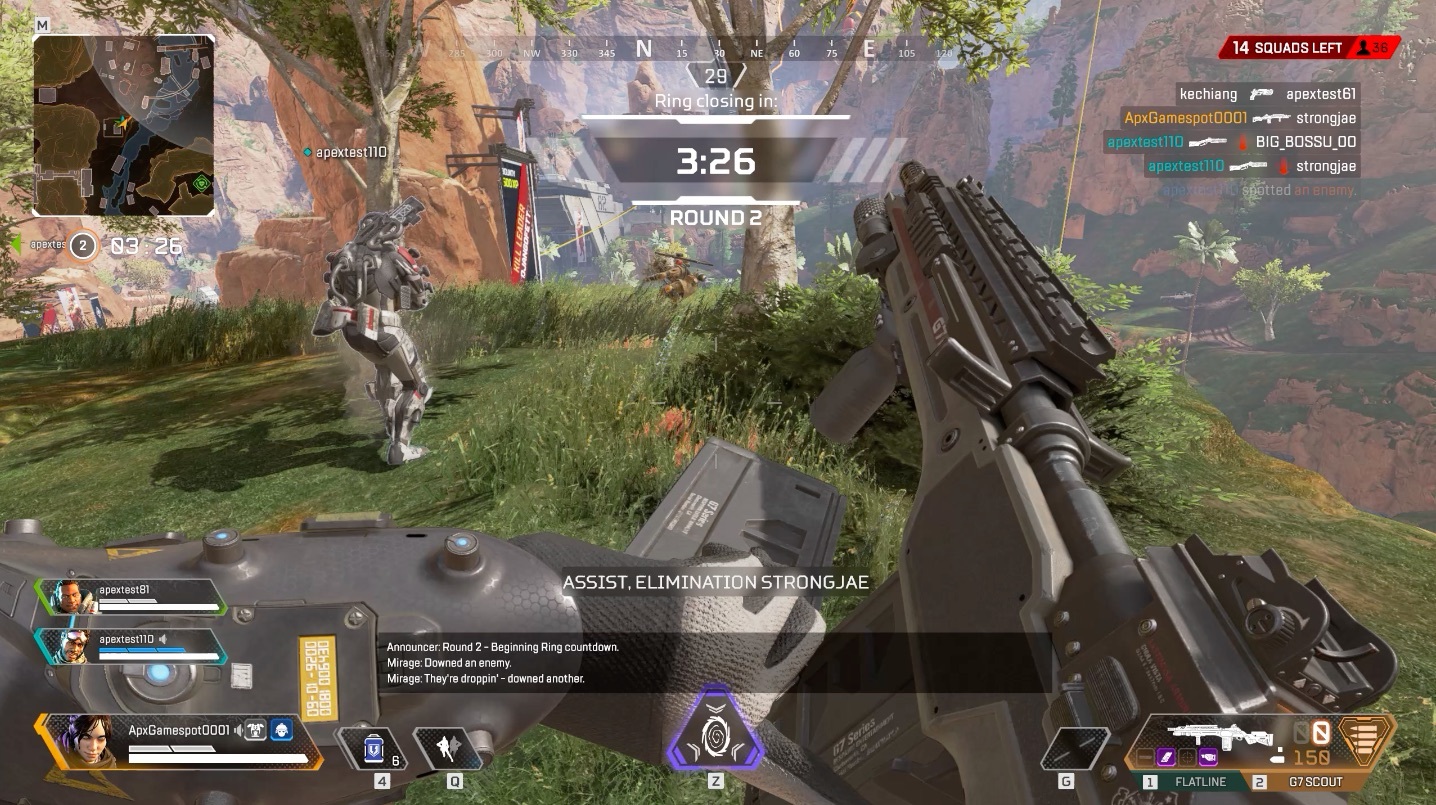
Task: Mute apextest110 via the speaker icon
Action: tap(162, 640)
